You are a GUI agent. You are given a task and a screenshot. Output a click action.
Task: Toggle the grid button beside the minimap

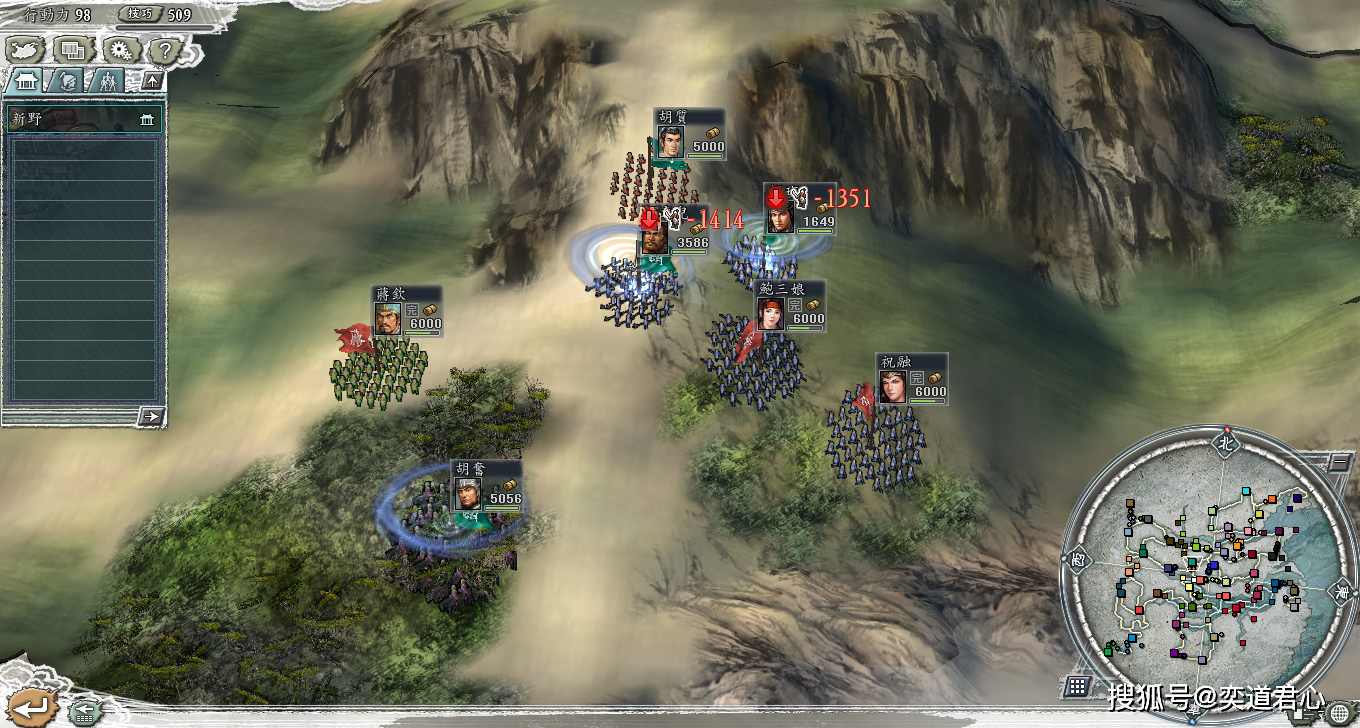[x=1077, y=686]
